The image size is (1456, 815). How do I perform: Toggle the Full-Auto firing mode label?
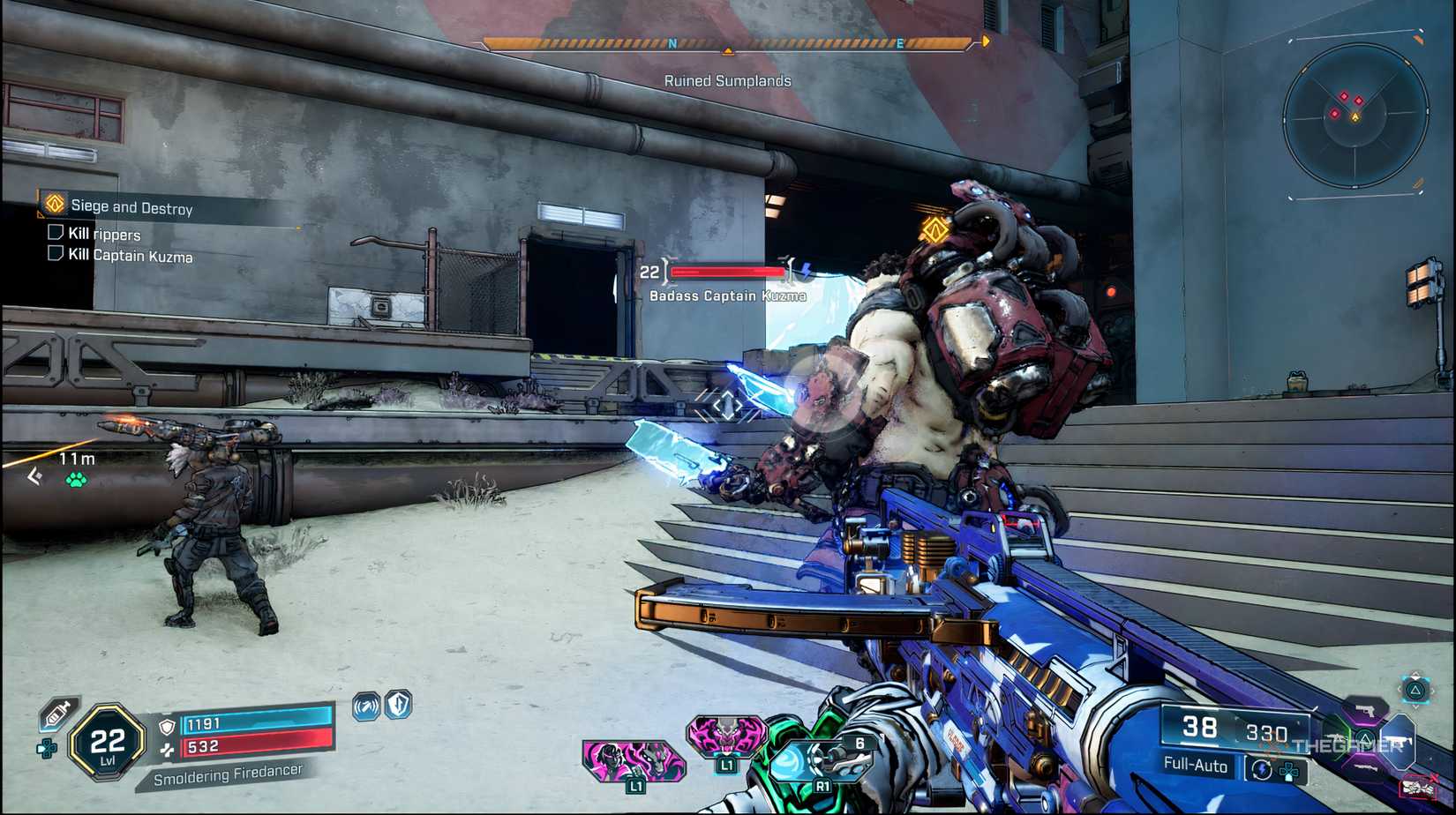tap(1196, 765)
